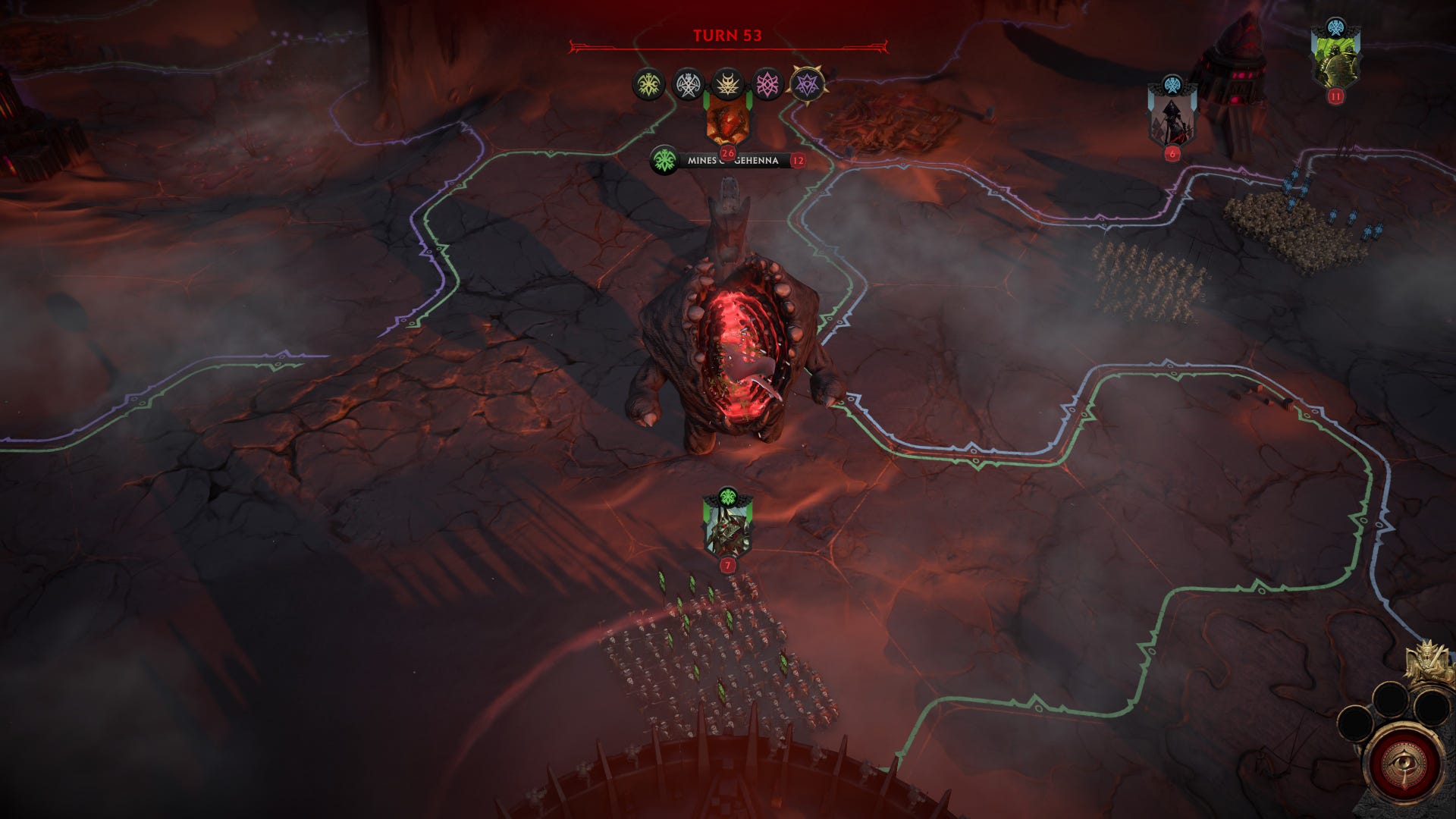Viewport: 1456px width, 819px height.
Task: Select the purple chaos star faction icon
Action: point(808,83)
